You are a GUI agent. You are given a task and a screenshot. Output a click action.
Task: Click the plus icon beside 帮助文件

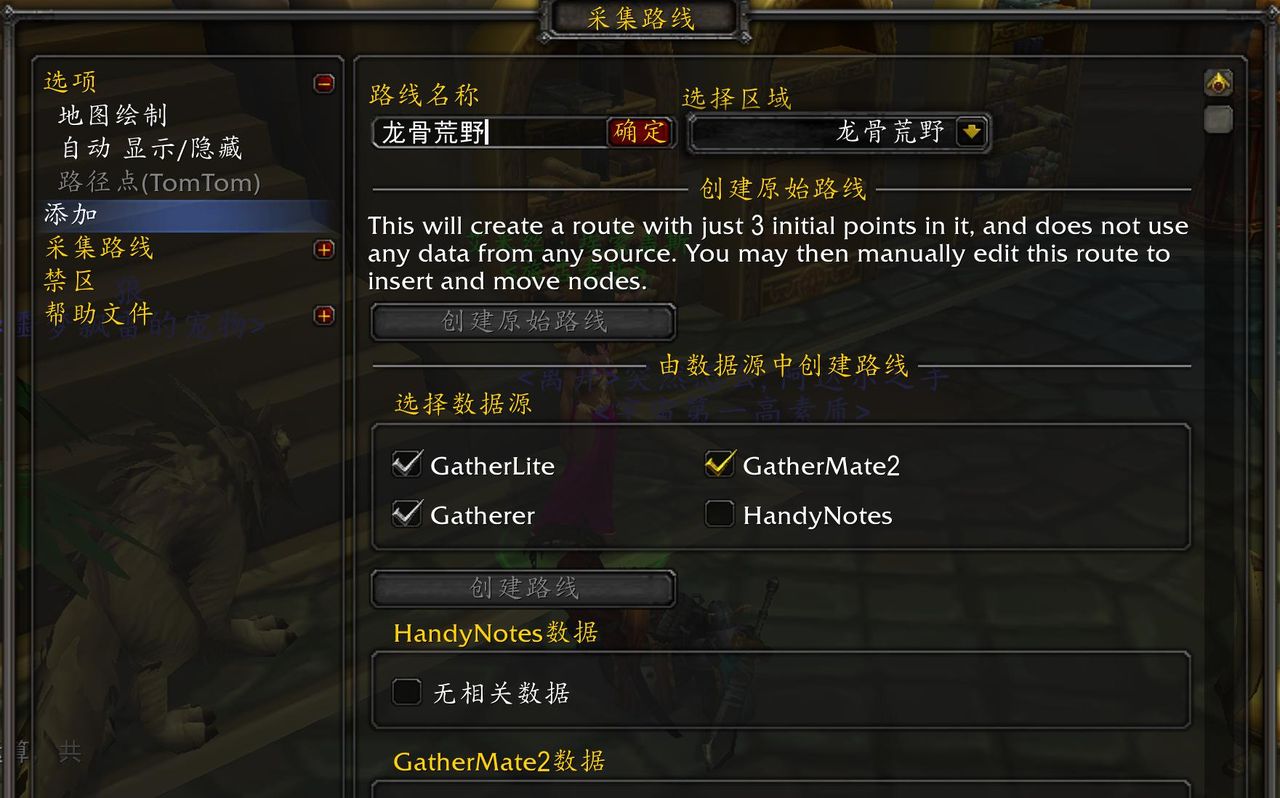323,316
